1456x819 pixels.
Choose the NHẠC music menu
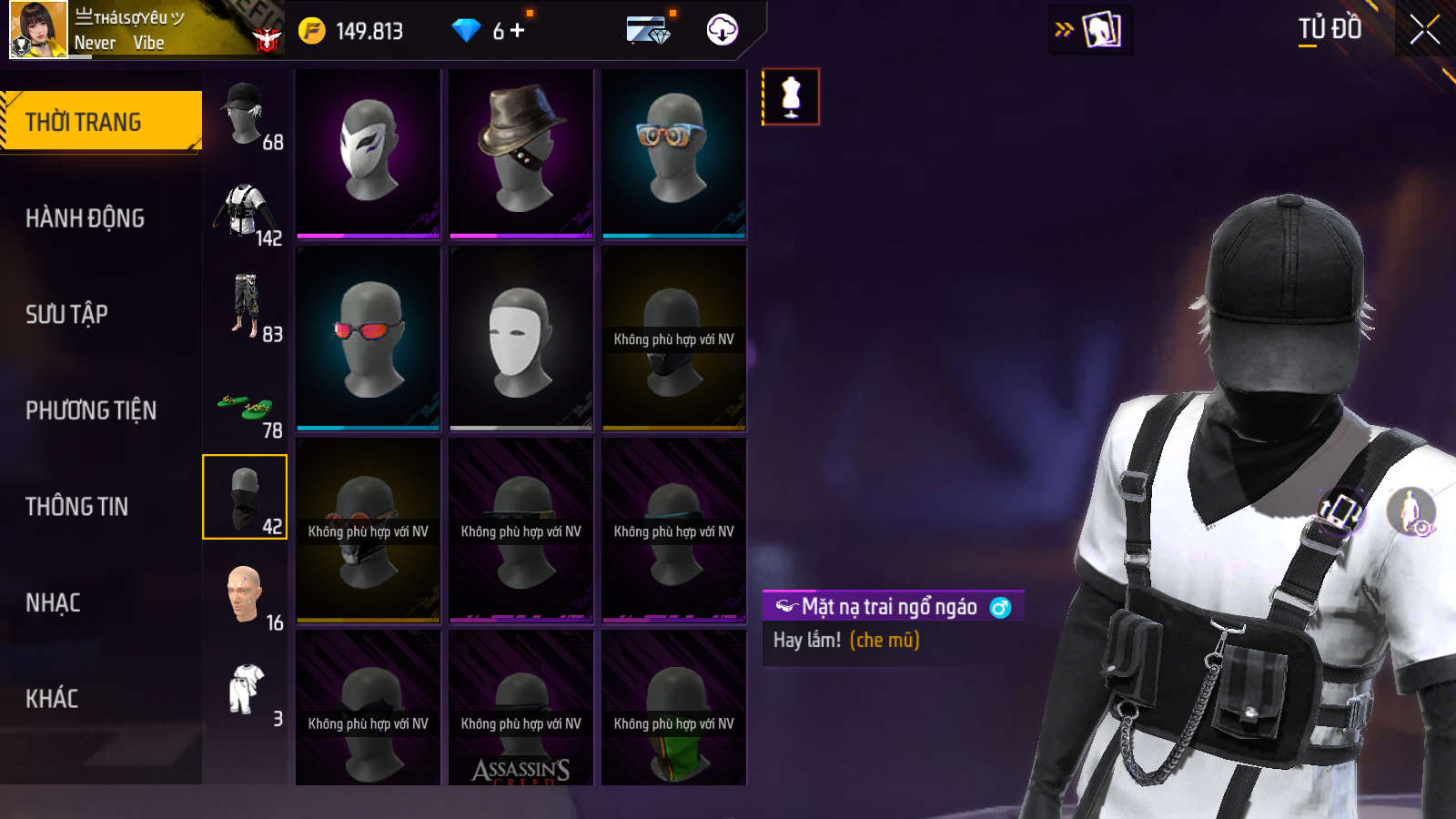coord(53,602)
